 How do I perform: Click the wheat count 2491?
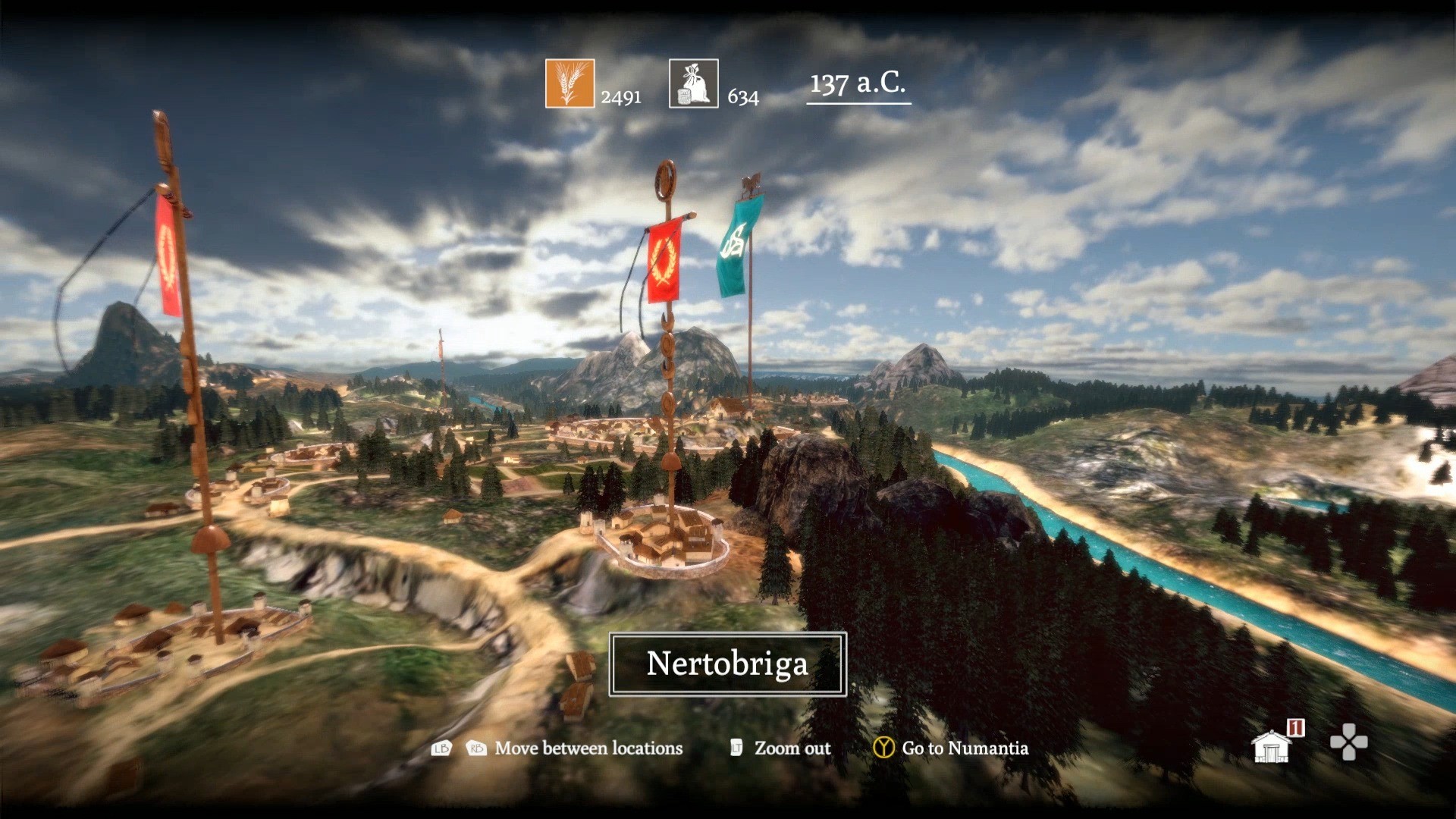[620, 97]
